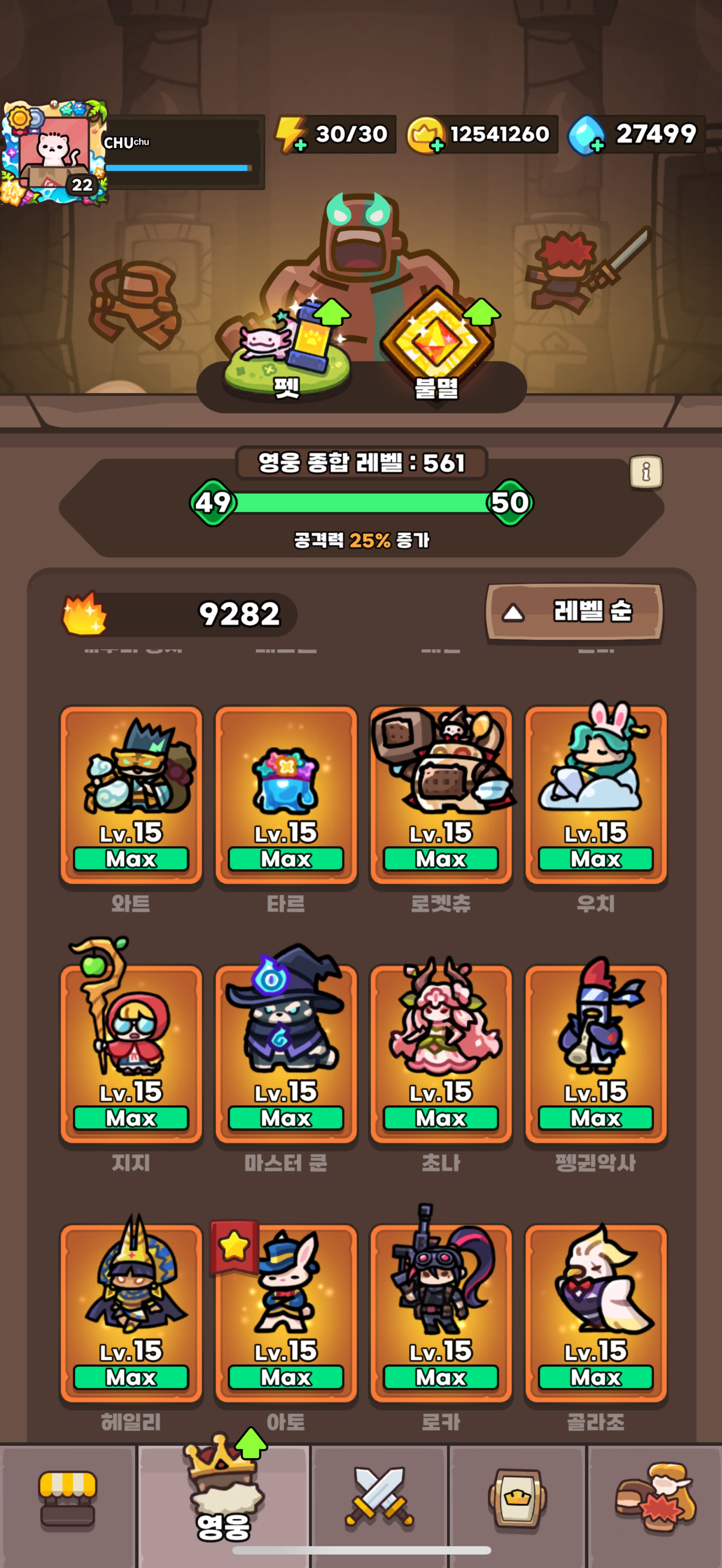This screenshot has width=722, height=1568.
Task: Select hero 타르 card
Action: (x=286, y=794)
